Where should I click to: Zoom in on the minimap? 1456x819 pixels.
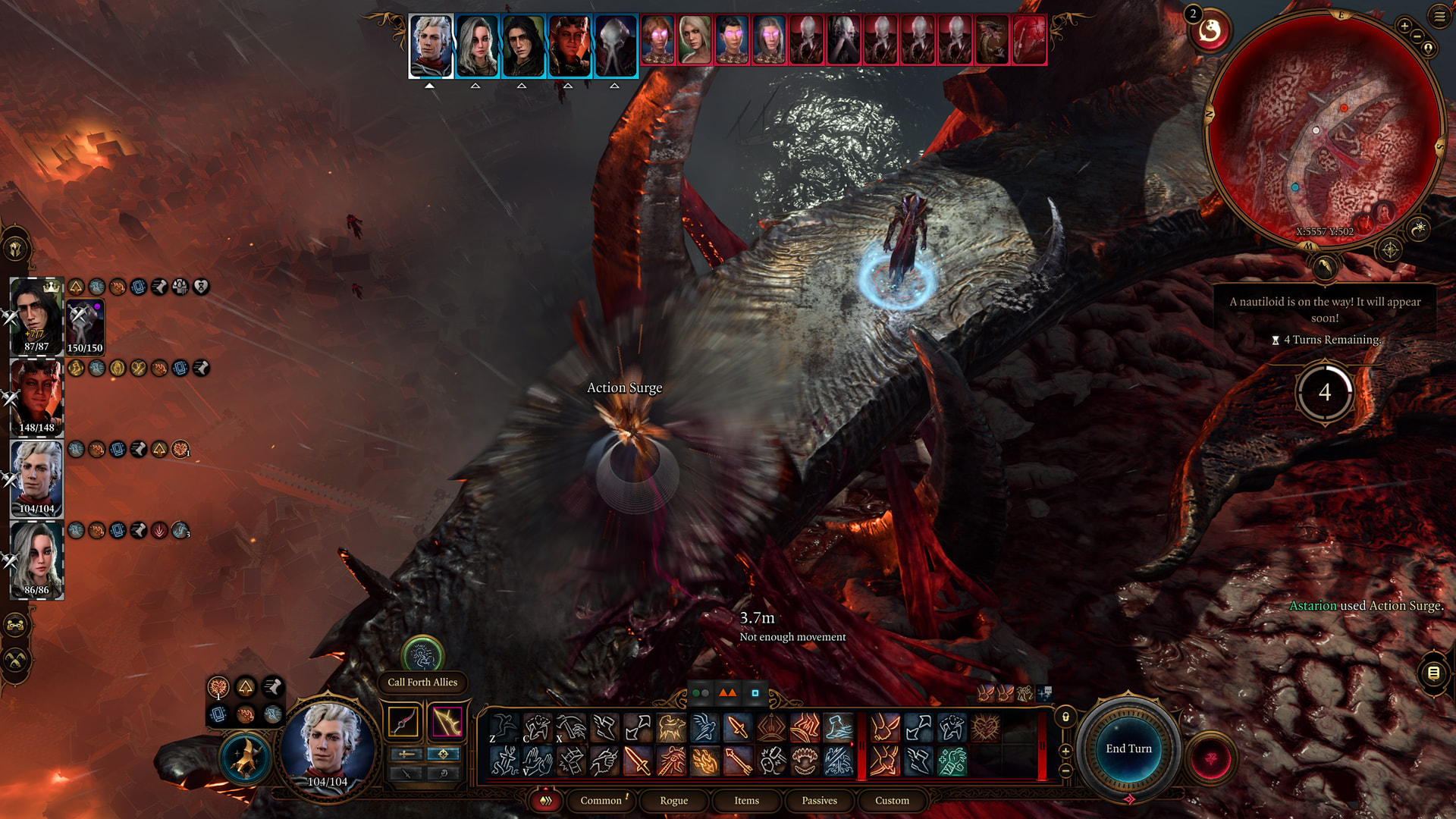pyautogui.click(x=1404, y=27)
